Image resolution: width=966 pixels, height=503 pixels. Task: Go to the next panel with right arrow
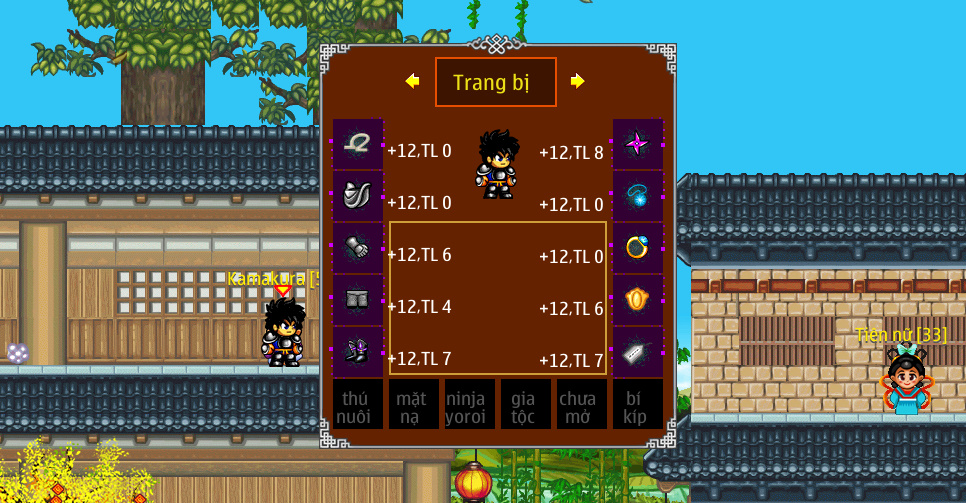[577, 81]
